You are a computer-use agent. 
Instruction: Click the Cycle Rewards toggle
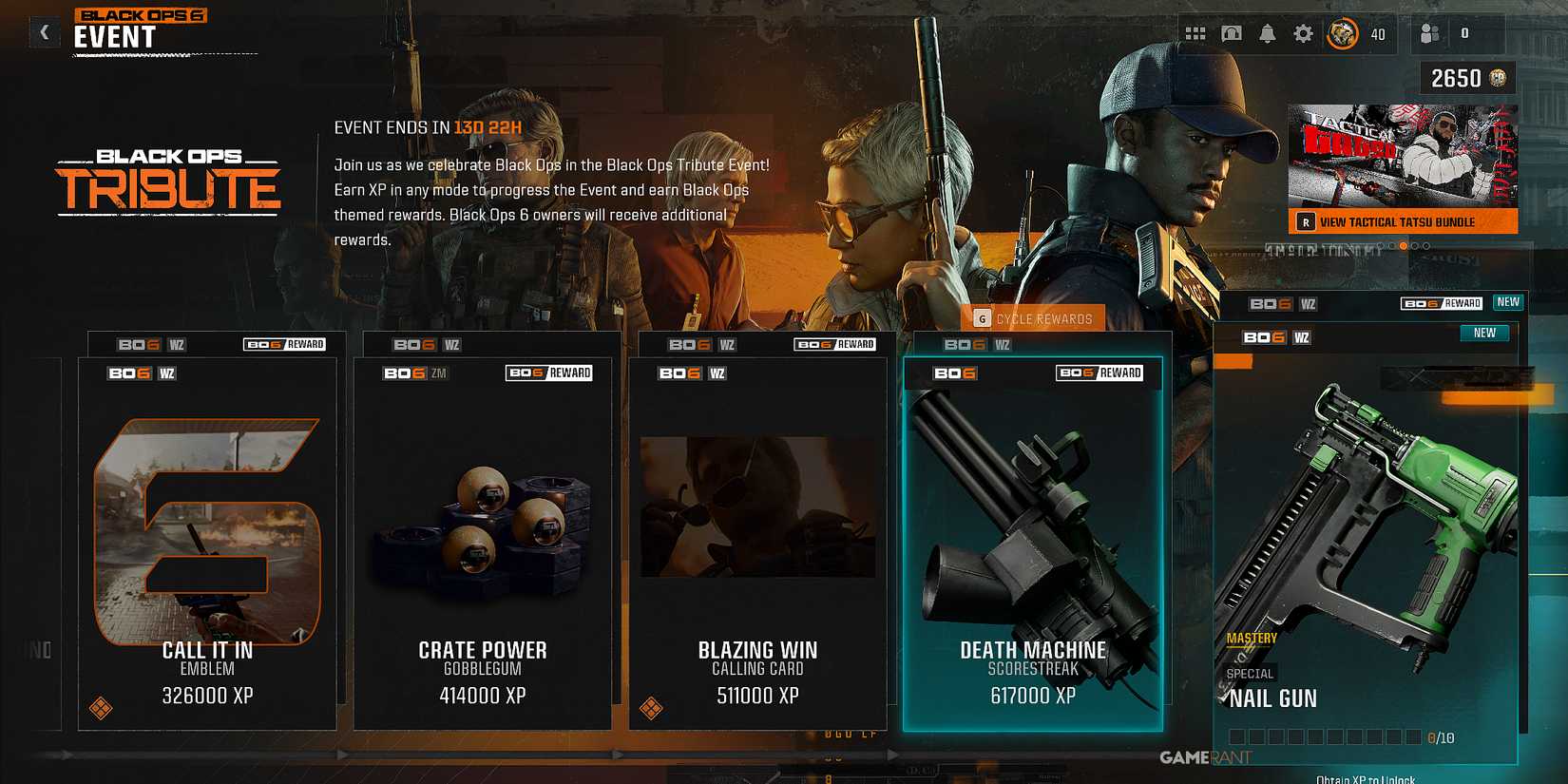click(x=1034, y=318)
